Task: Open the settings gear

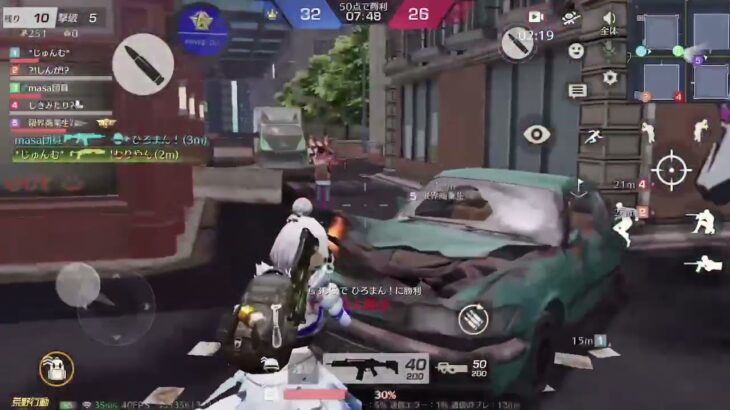Action: click(x=609, y=77)
